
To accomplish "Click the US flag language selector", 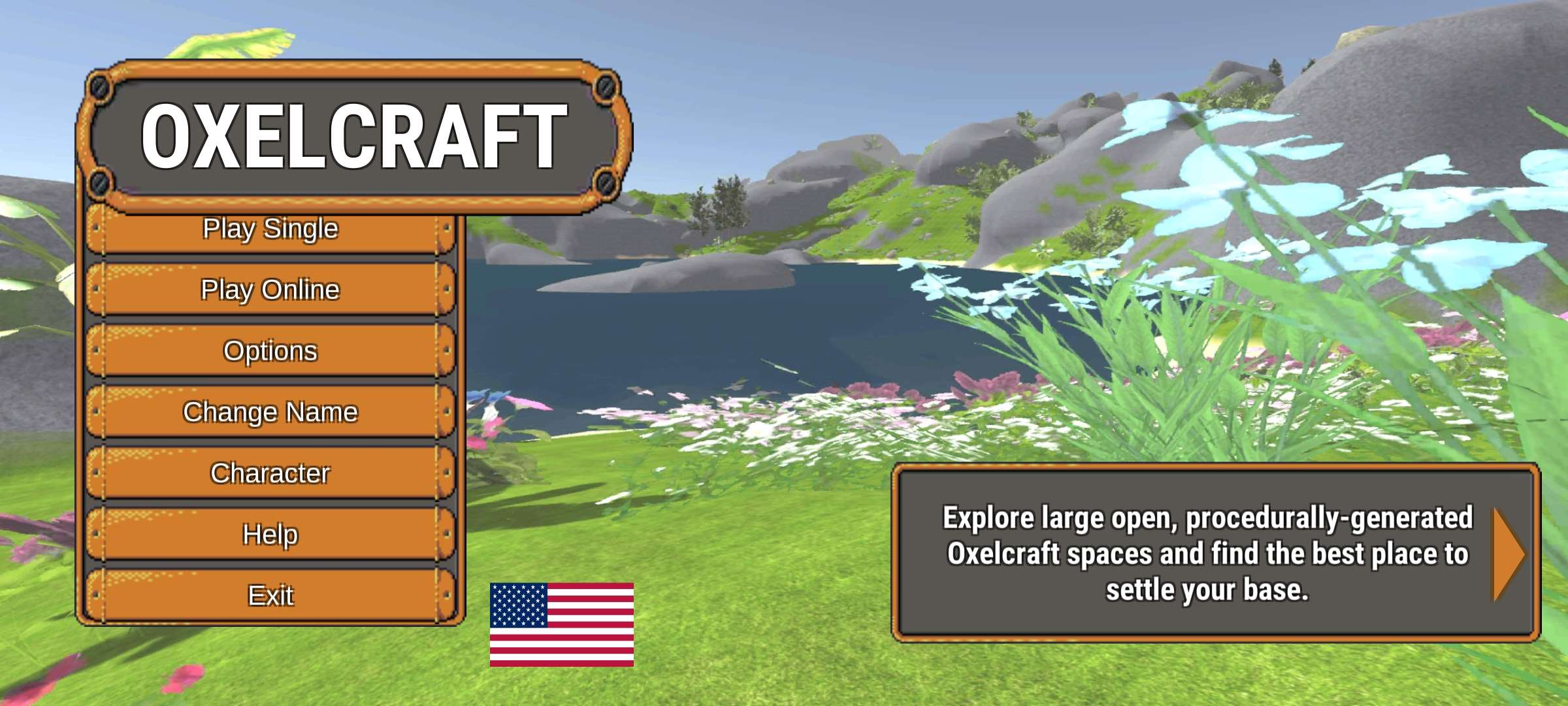I will click(x=562, y=624).
